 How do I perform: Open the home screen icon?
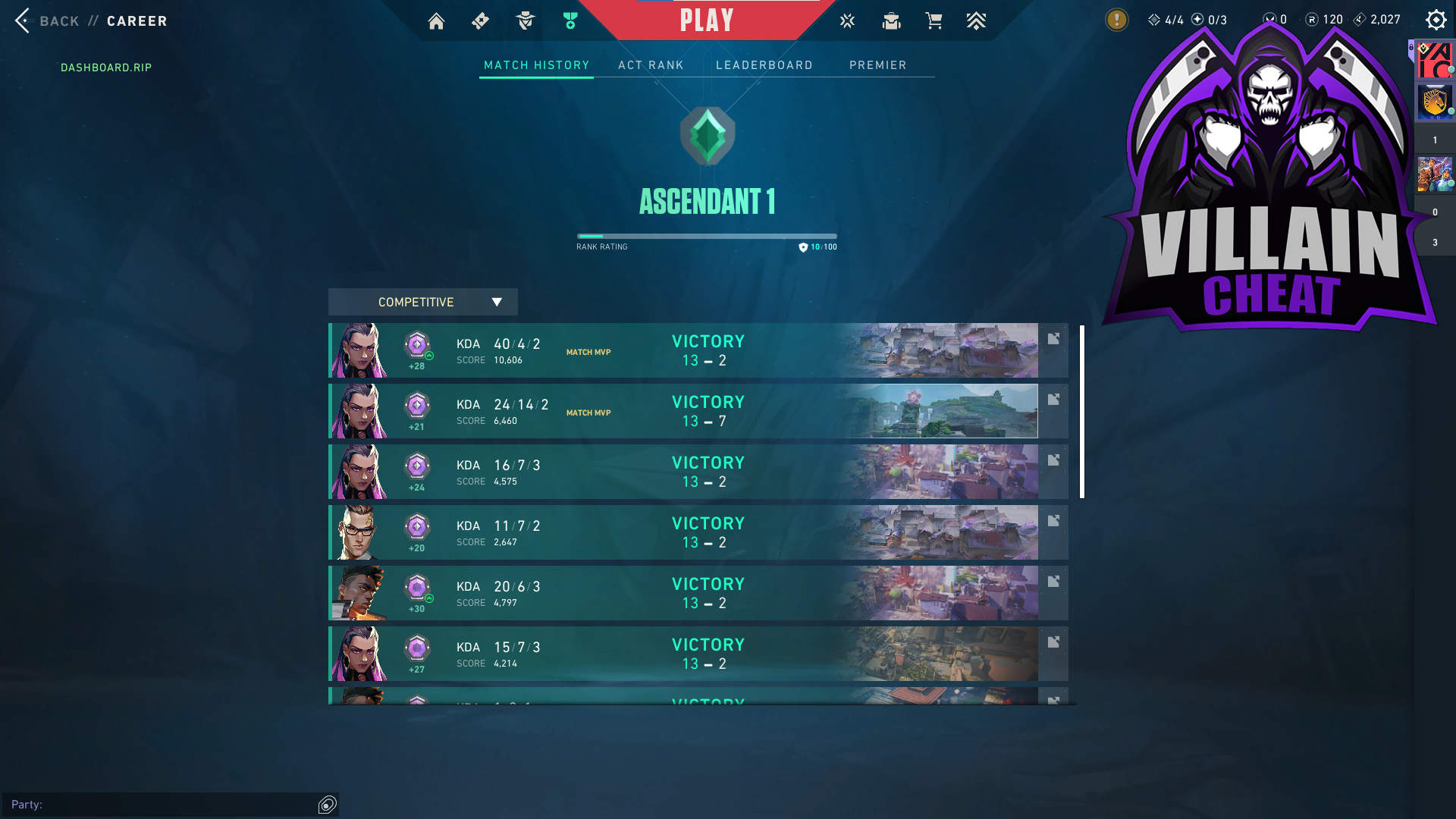[436, 21]
